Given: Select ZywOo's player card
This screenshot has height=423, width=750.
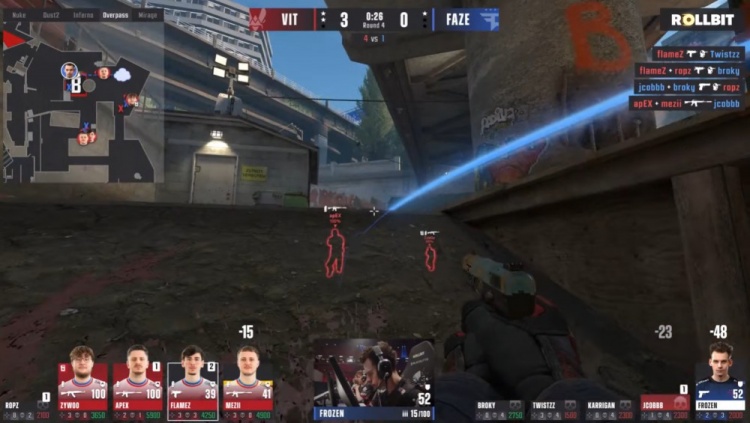Looking at the screenshot, I should tap(82, 378).
